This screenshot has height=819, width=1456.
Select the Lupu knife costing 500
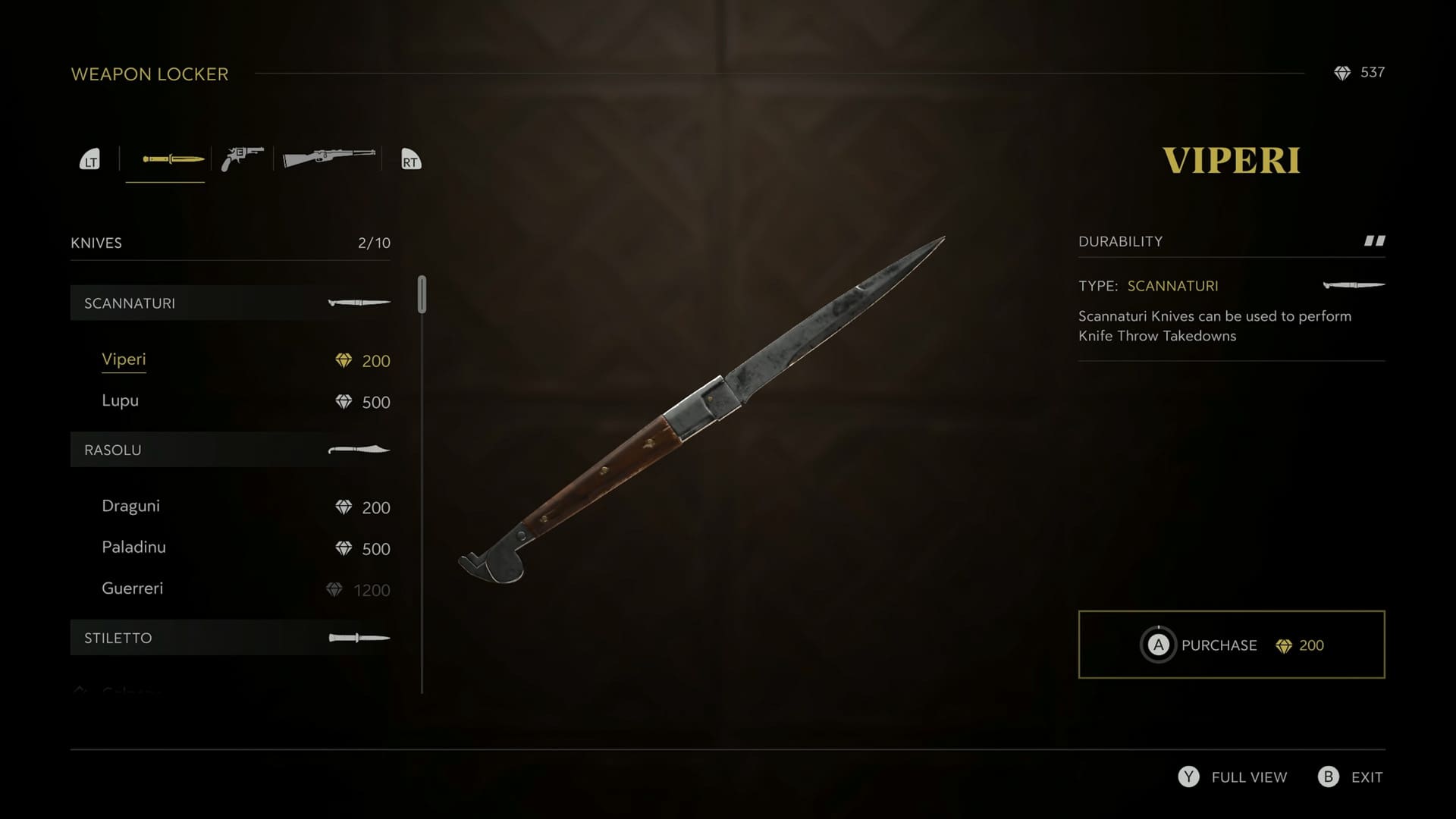coord(120,400)
